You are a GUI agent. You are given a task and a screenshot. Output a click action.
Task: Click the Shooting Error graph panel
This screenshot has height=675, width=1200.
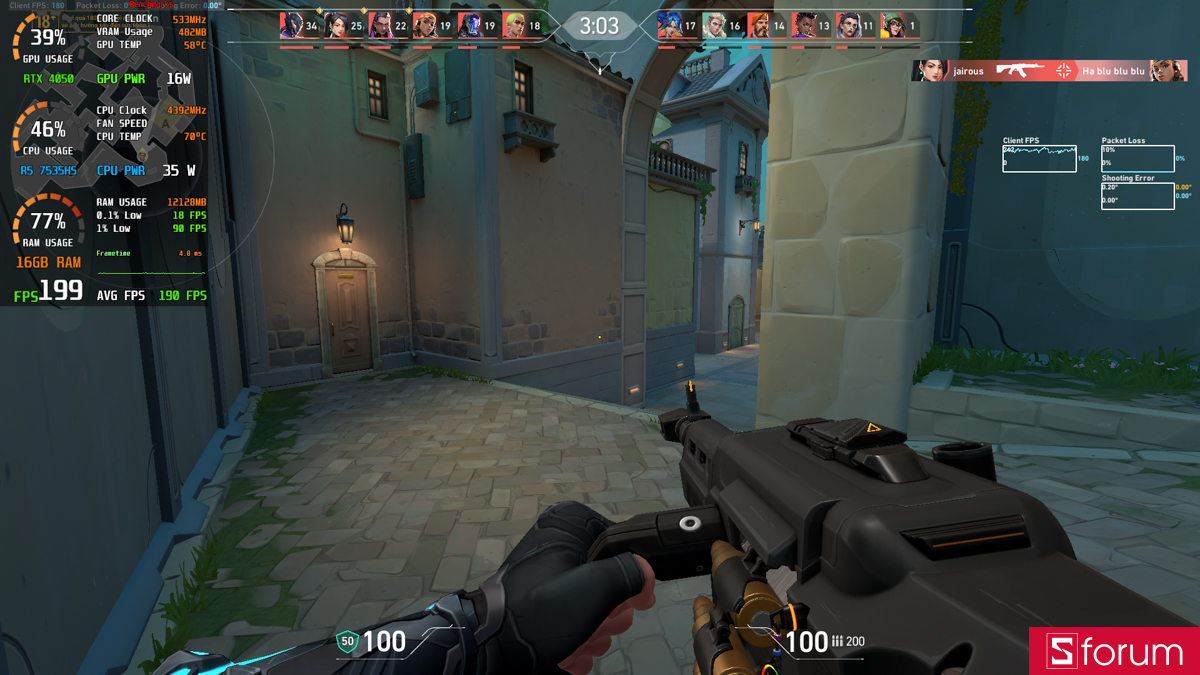1138,196
